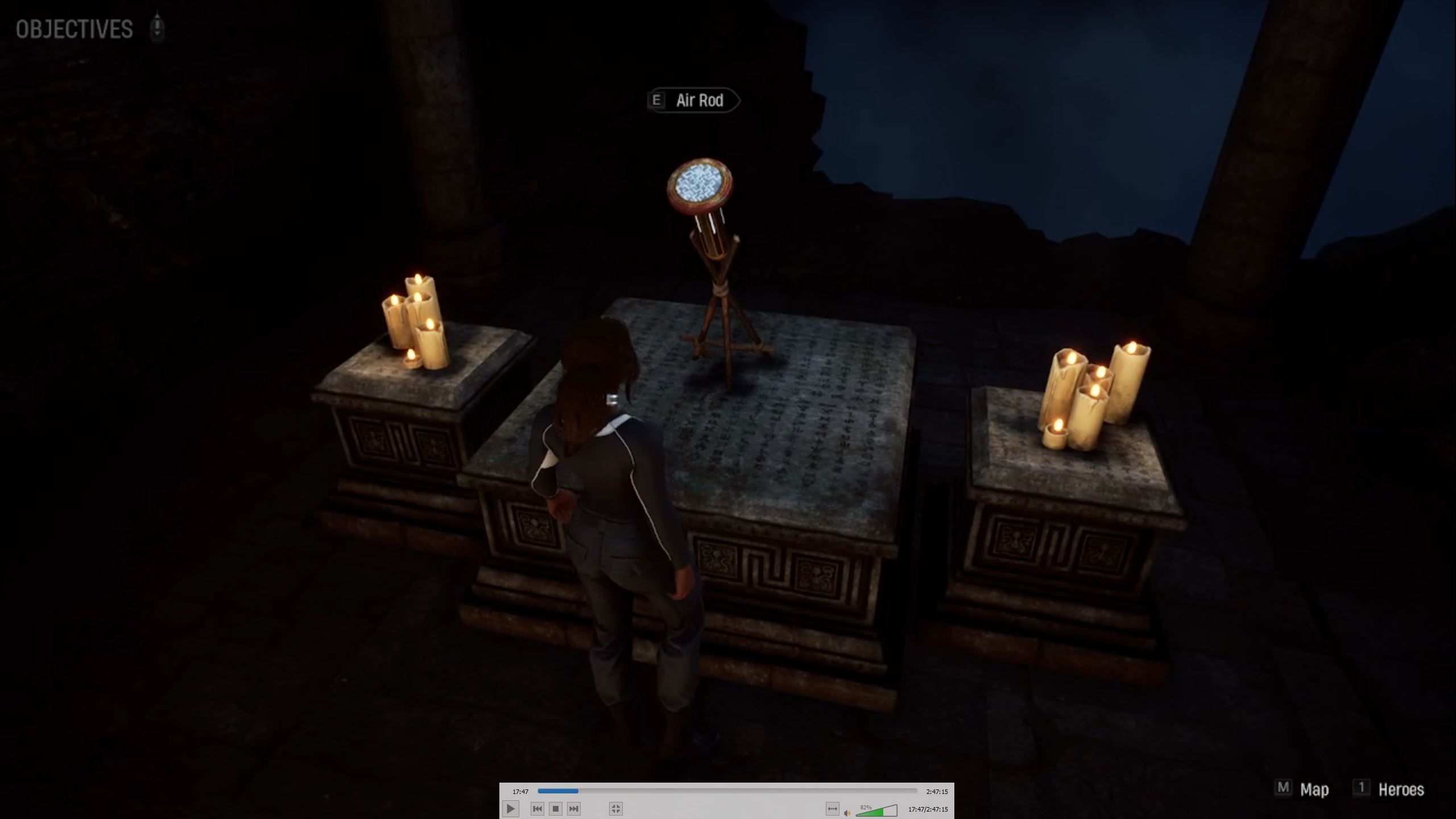
Task: Interact with the Air Rod prompt
Action: (699, 101)
